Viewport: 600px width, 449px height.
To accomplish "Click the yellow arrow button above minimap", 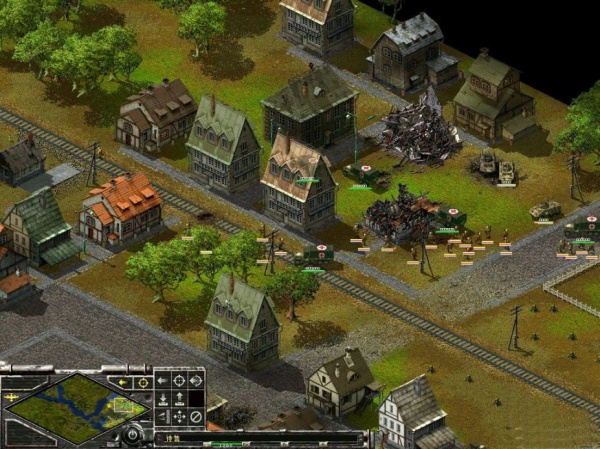I will point(123,382).
